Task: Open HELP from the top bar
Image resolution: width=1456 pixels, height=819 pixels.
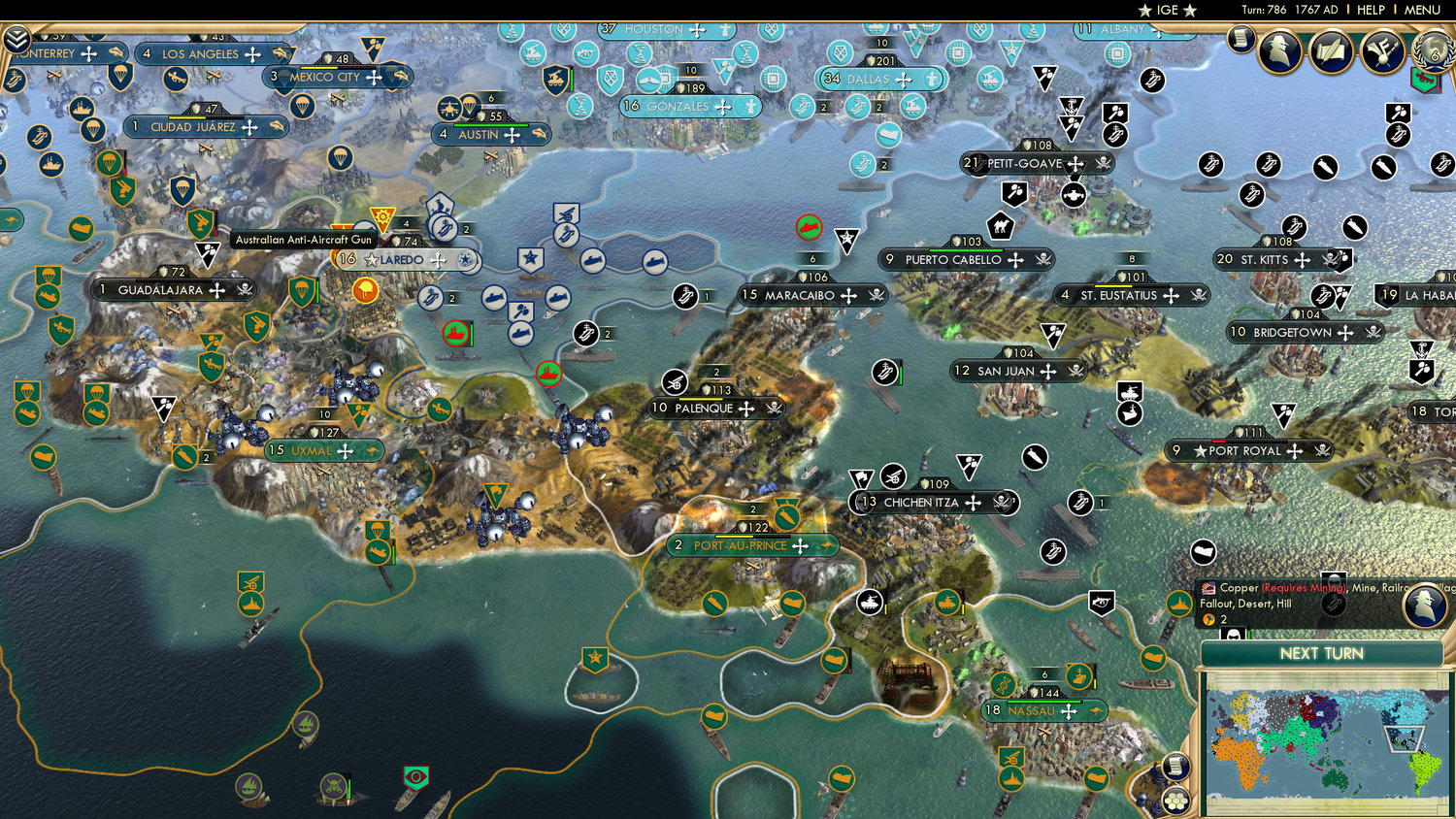Action: tap(1371, 10)
